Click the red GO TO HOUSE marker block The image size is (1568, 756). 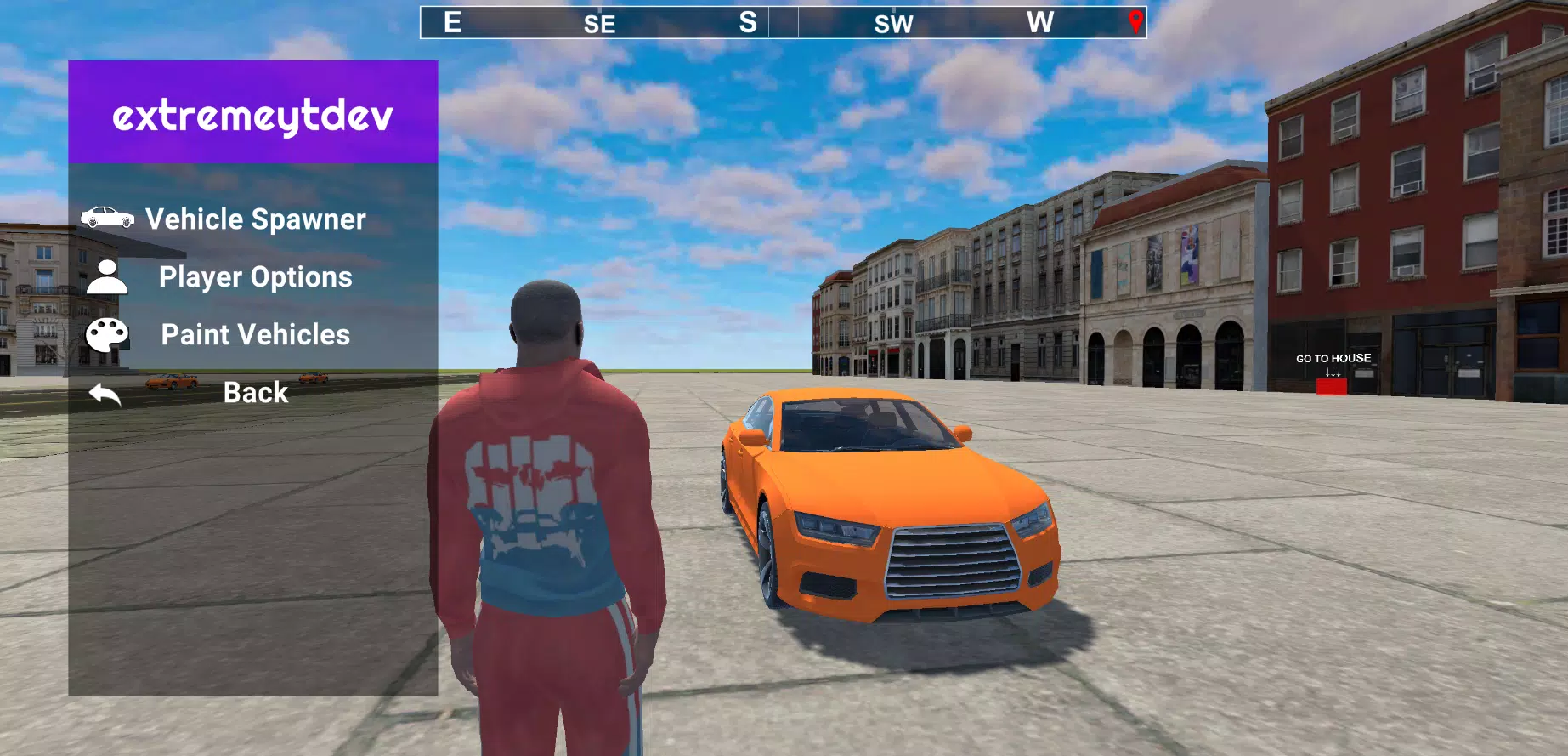pyautogui.click(x=1332, y=385)
